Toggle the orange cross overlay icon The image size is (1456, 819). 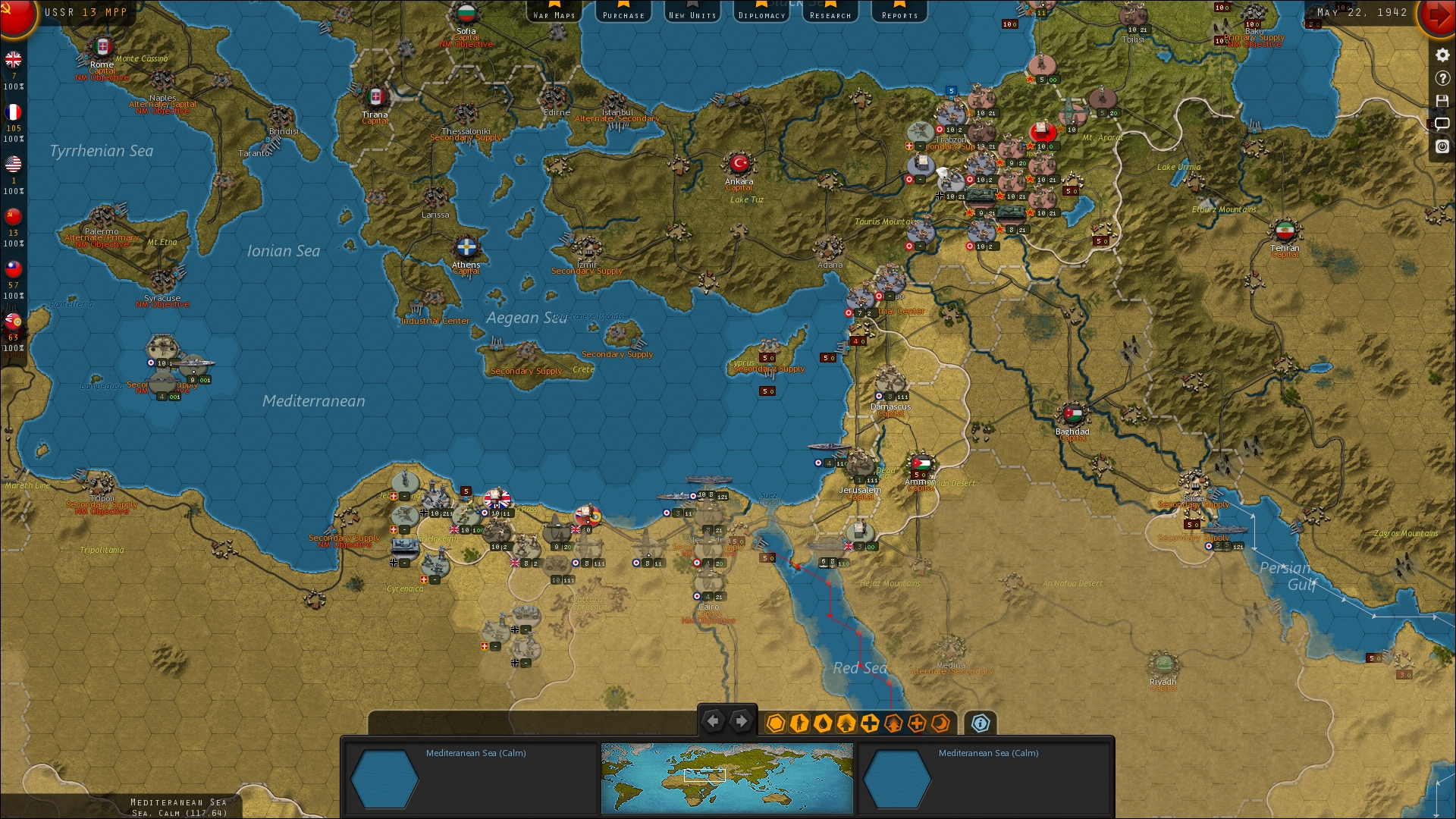point(917,723)
